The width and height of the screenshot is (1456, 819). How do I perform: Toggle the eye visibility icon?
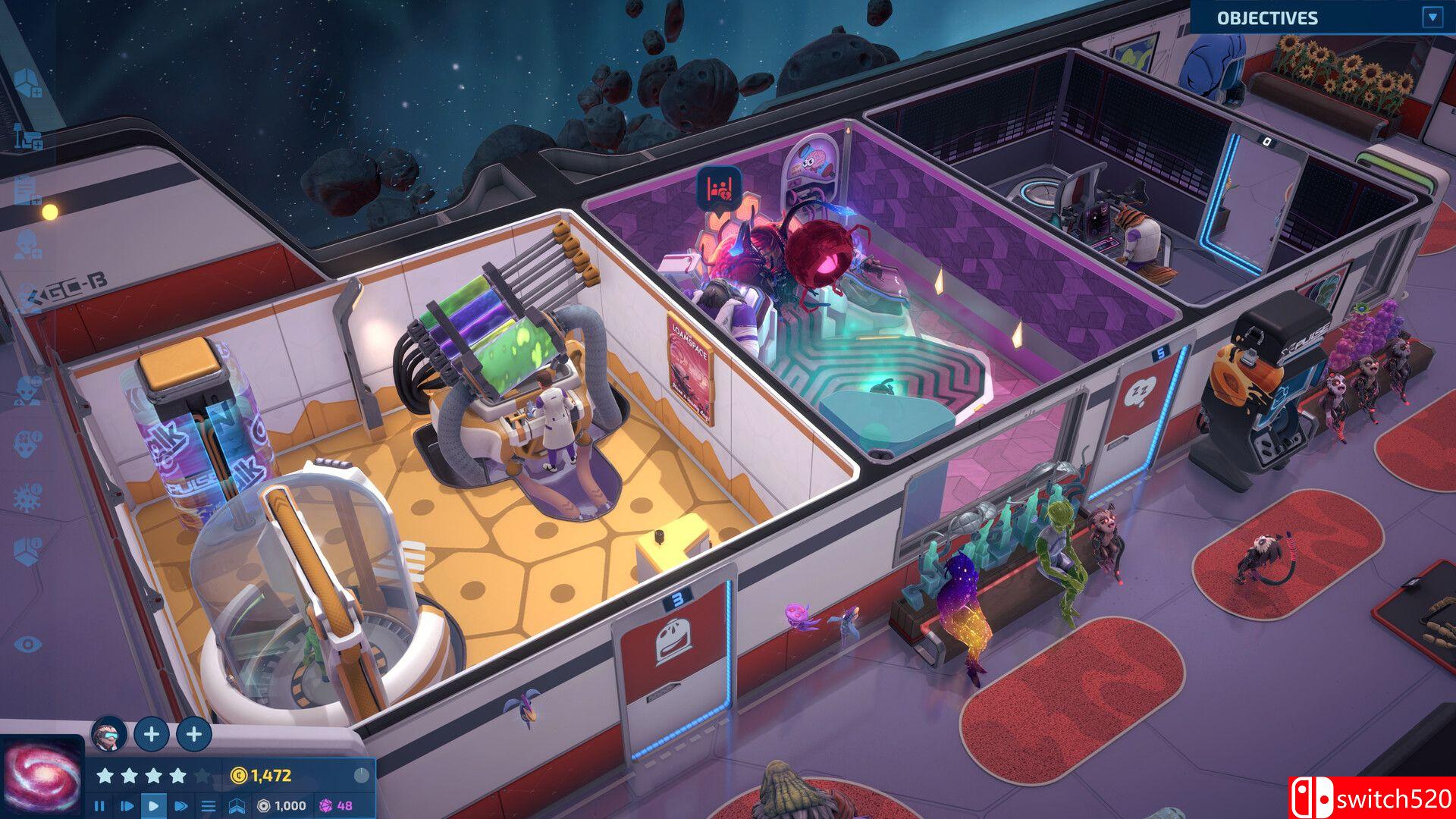click(28, 645)
